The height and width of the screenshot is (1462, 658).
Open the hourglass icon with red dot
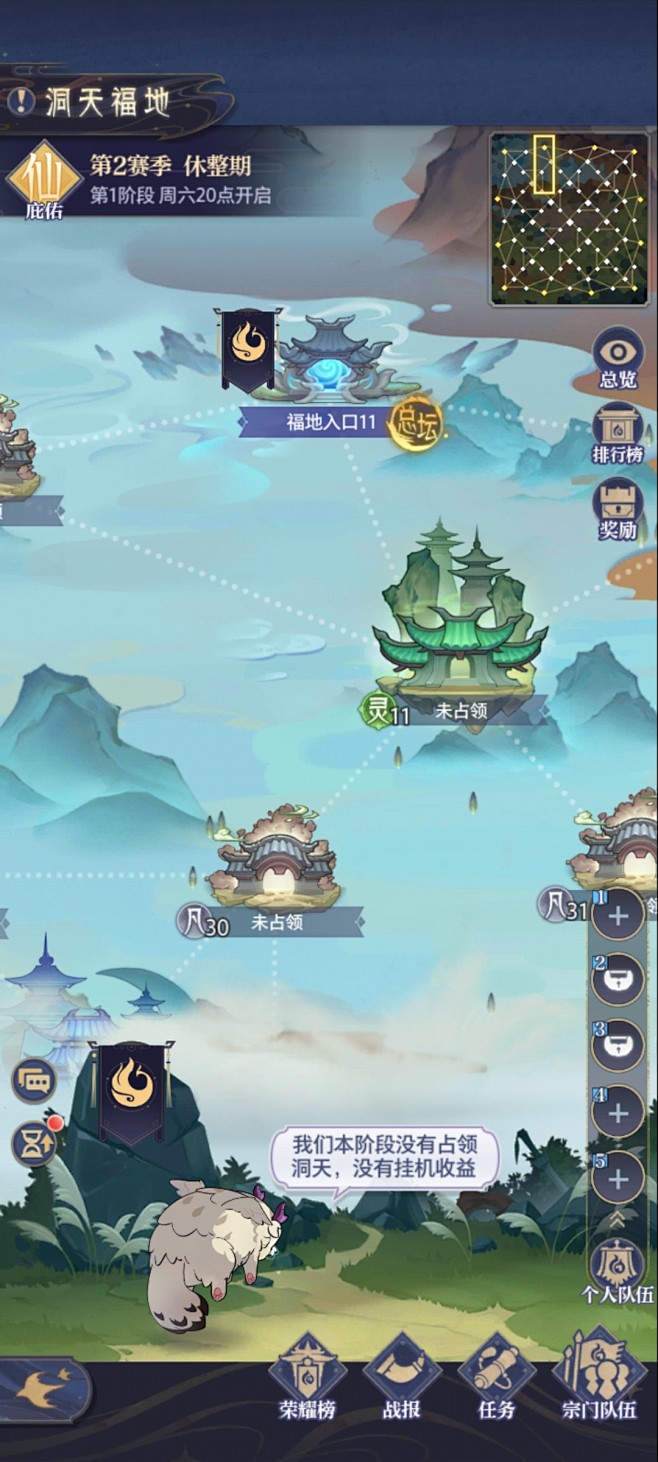click(x=34, y=1145)
